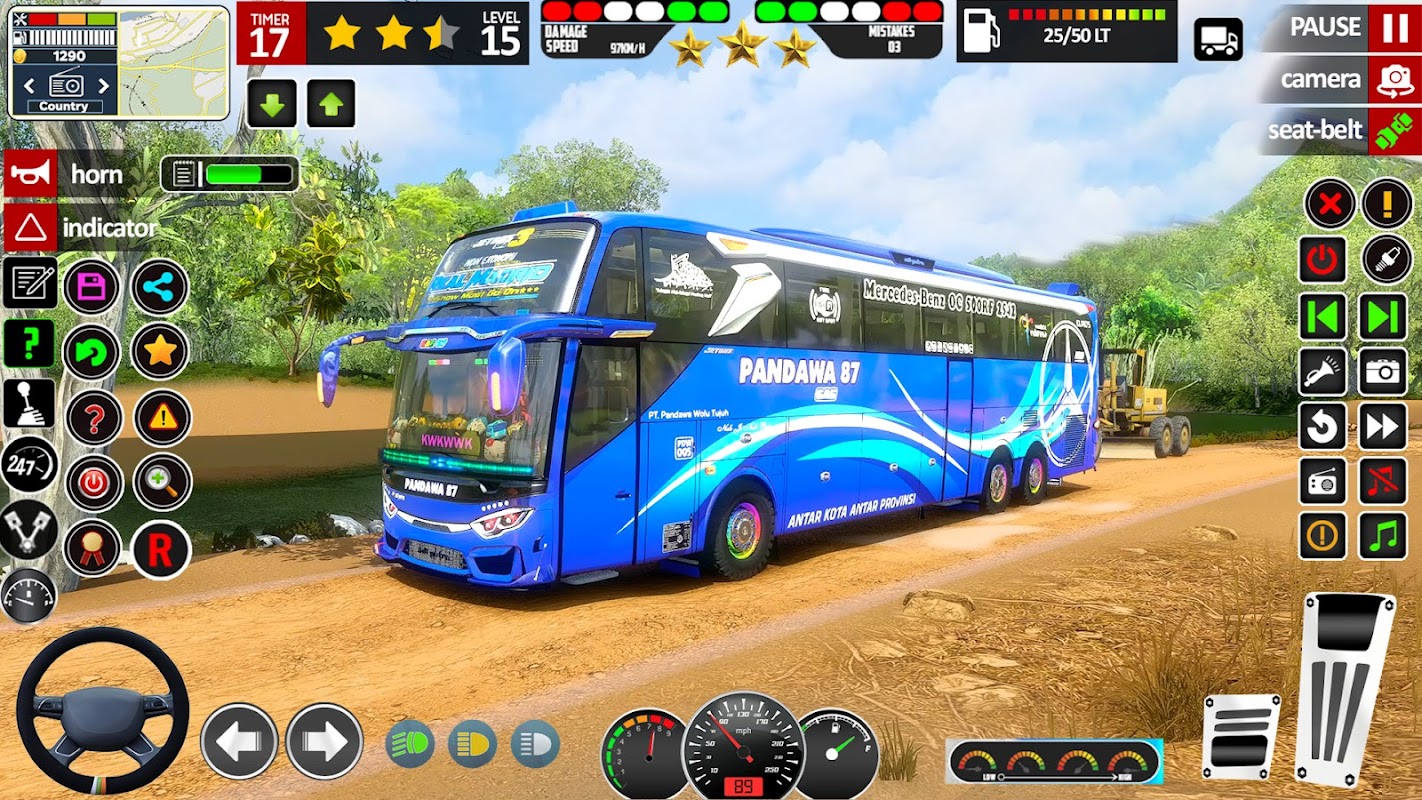
Task: Click the green up arrow button
Action: [331, 104]
